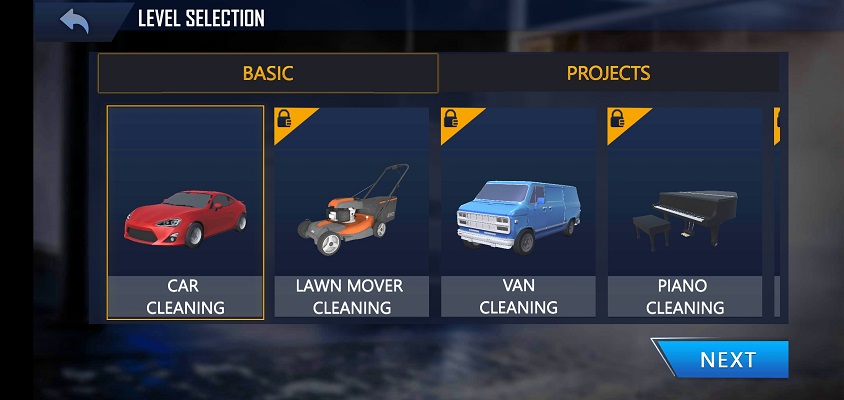Select the Car Cleaning level
The width and height of the screenshot is (844, 400).
click(x=186, y=213)
